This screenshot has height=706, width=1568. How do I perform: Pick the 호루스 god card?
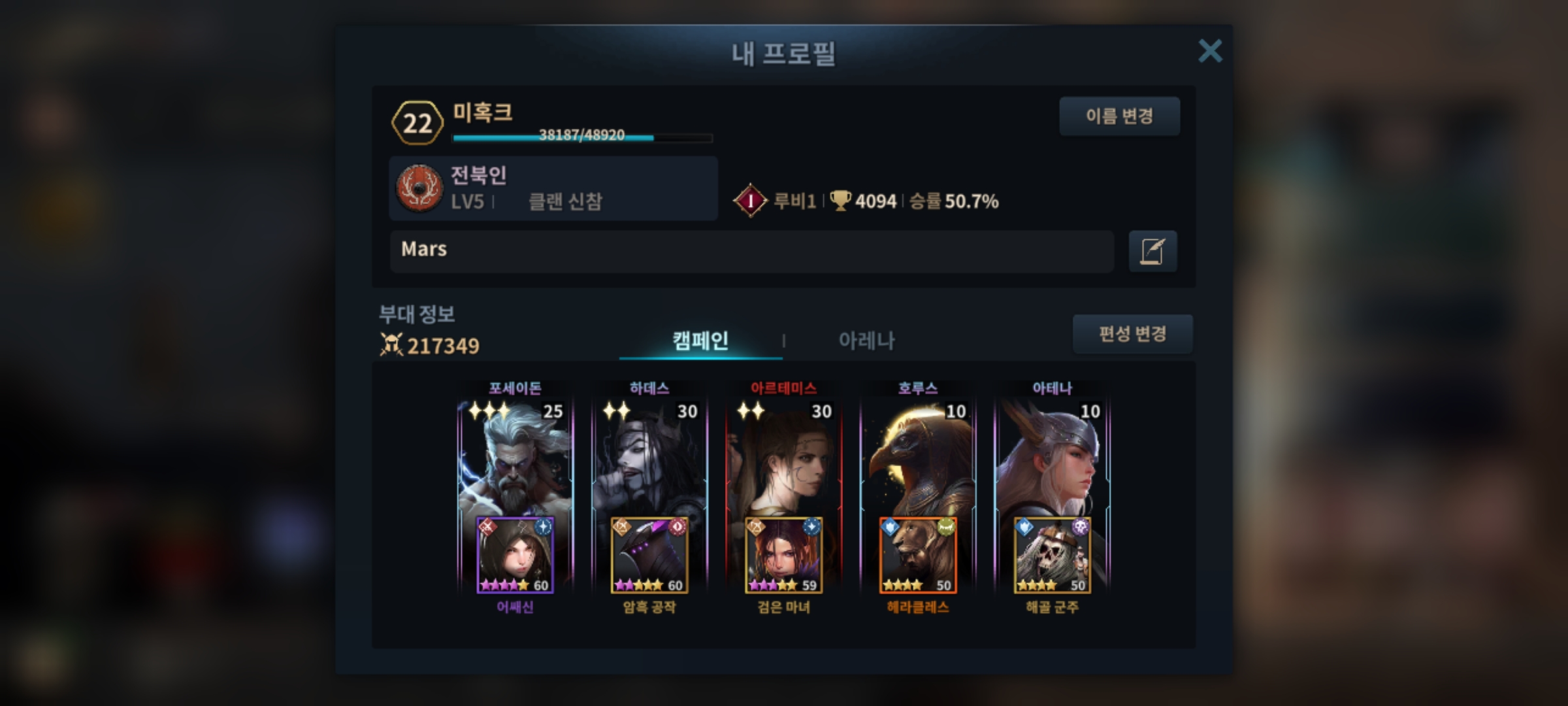pos(918,458)
